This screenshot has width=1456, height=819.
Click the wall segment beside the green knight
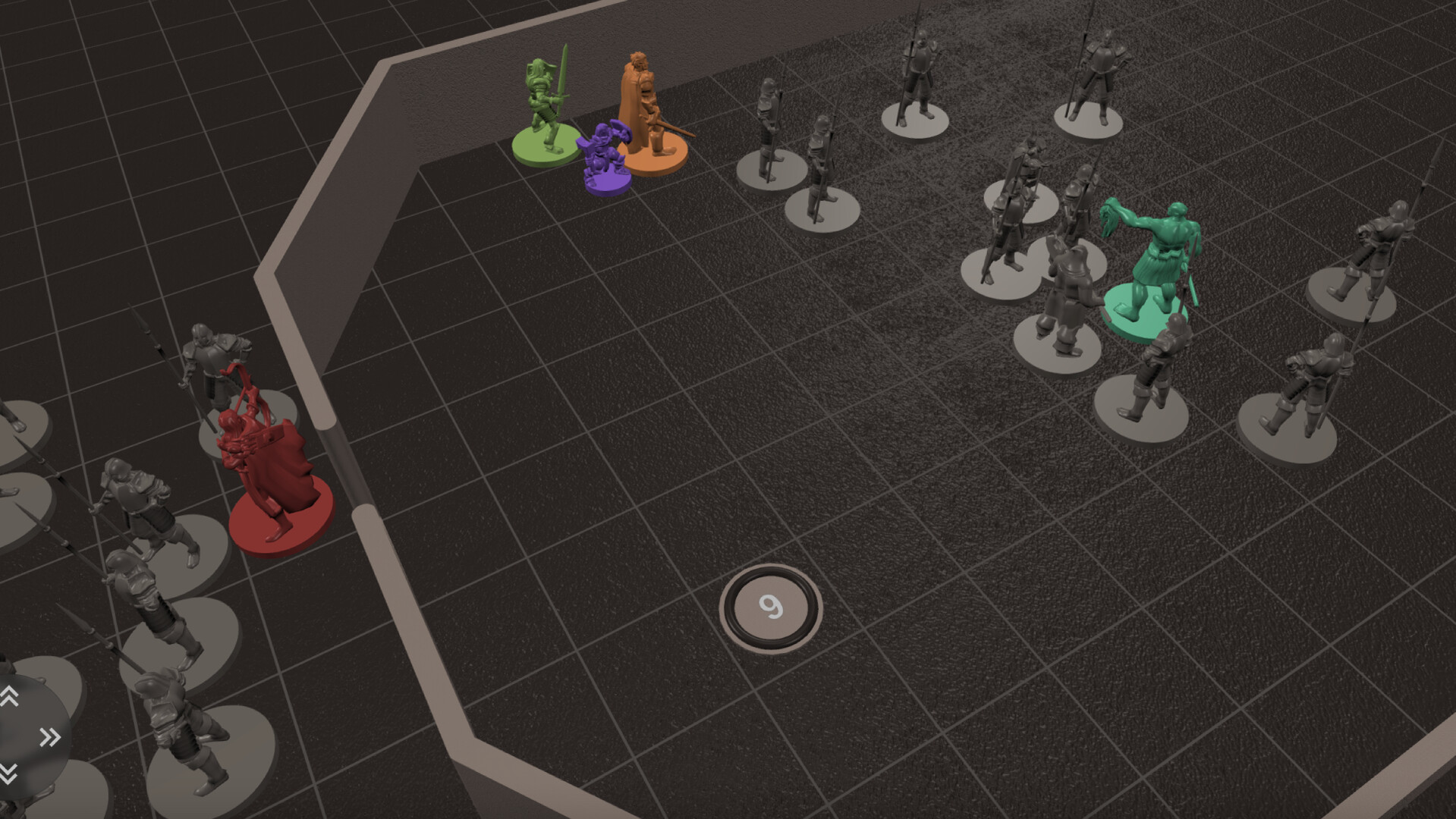coord(470,99)
